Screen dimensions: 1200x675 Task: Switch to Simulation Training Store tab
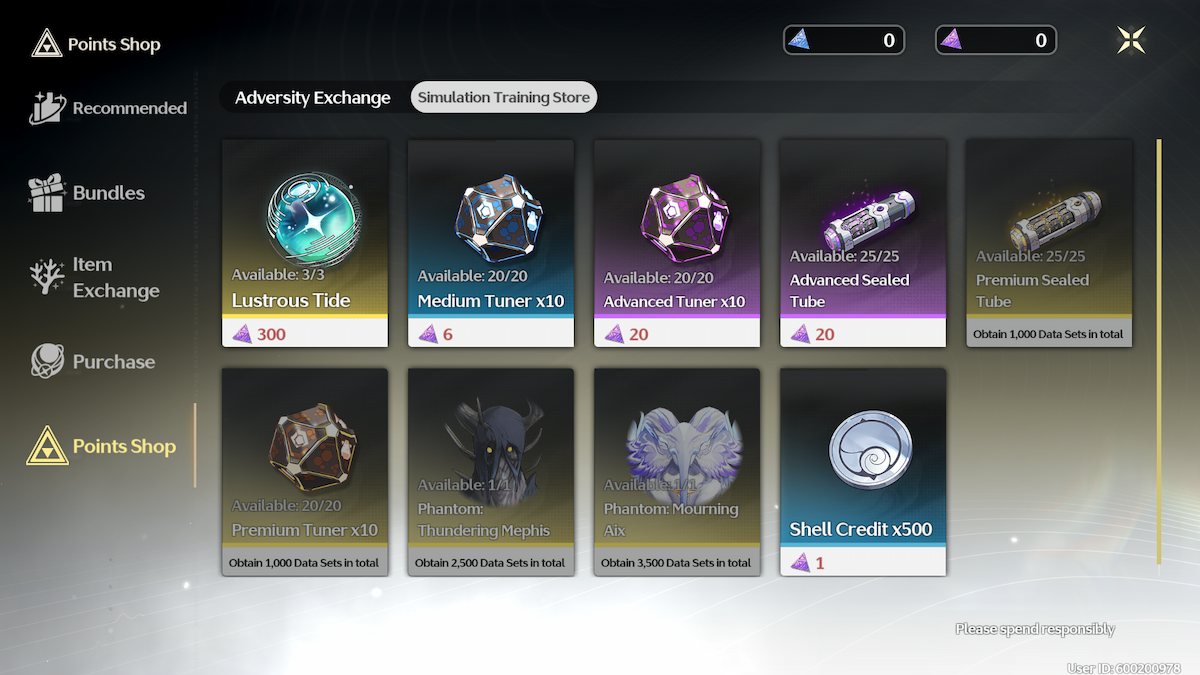click(x=504, y=97)
